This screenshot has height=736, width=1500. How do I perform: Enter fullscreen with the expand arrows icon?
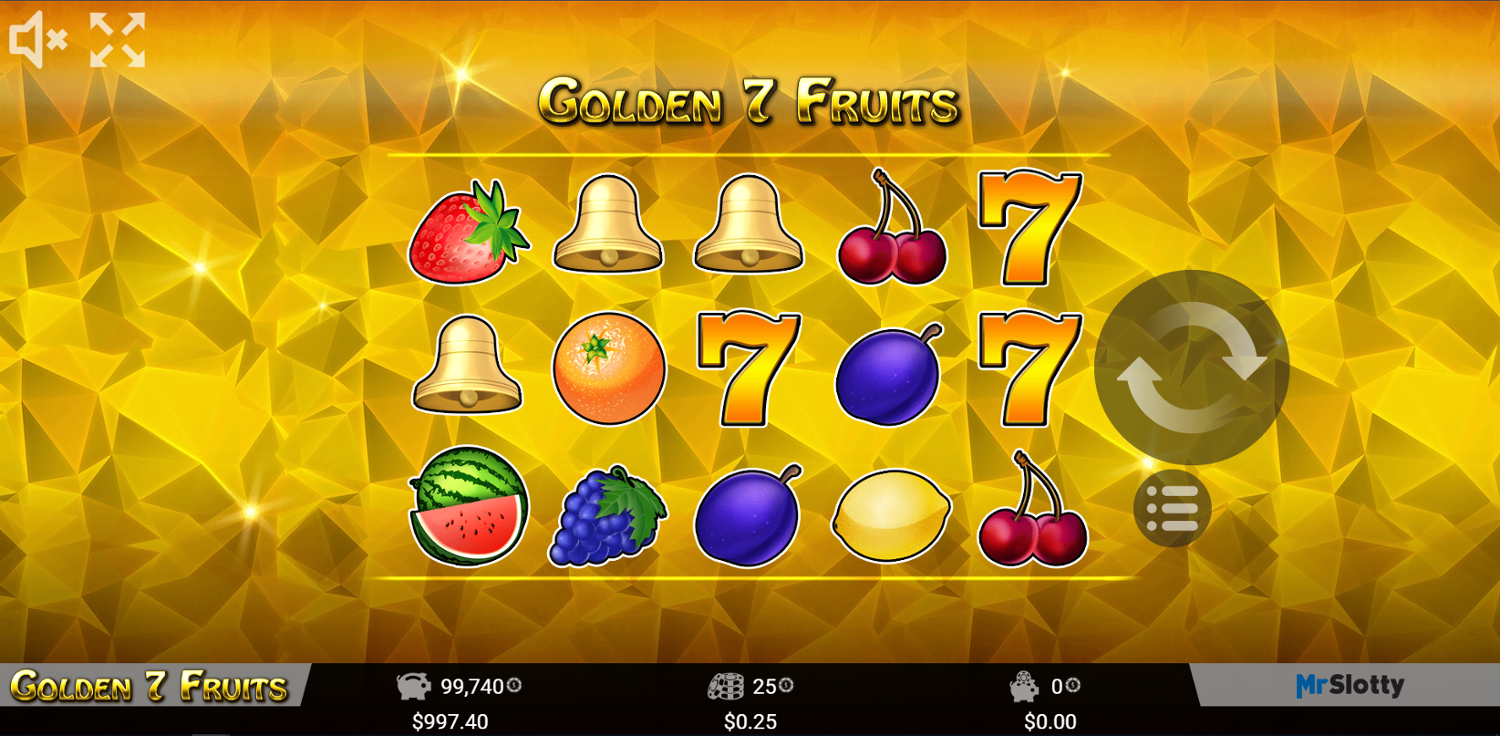point(117,40)
